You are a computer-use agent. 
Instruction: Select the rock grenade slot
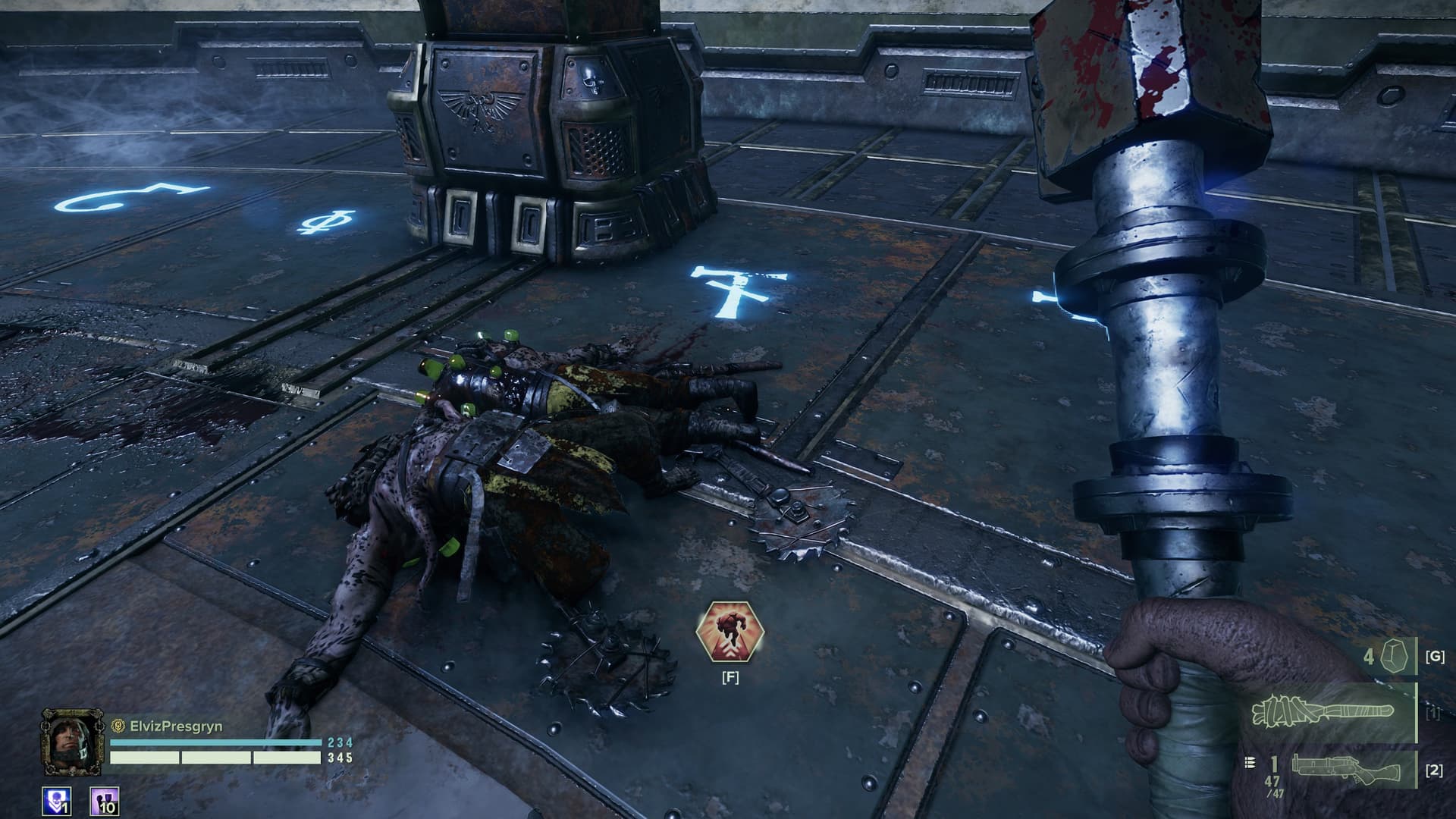pyautogui.click(x=1391, y=656)
